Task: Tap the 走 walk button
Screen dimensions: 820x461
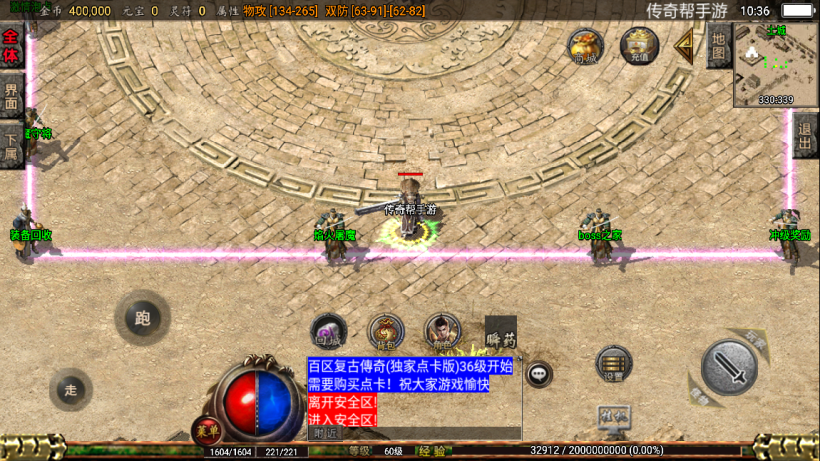Action: pyautogui.click(x=70, y=390)
